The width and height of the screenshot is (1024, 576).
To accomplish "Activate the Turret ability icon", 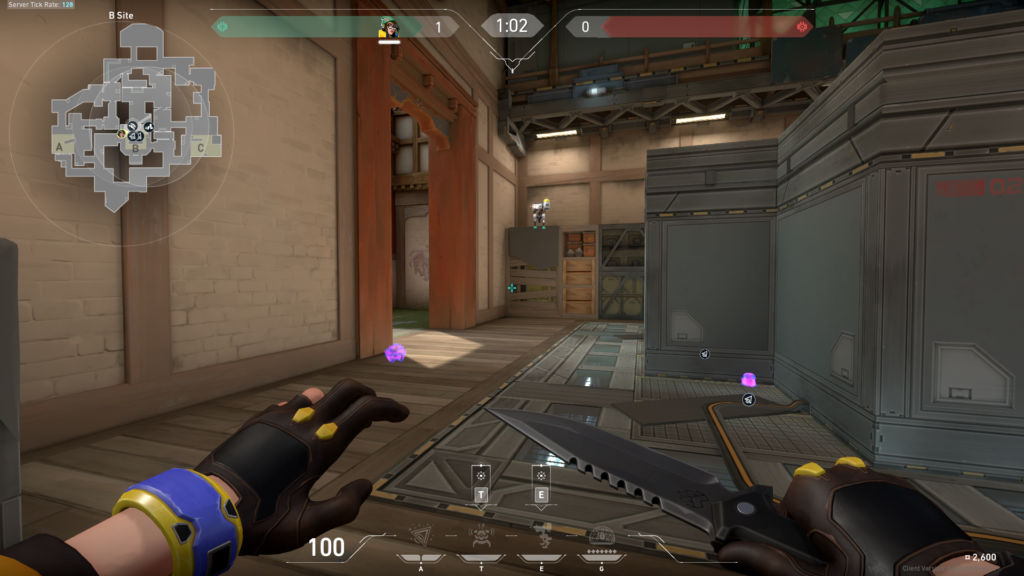I will coord(541,535).
